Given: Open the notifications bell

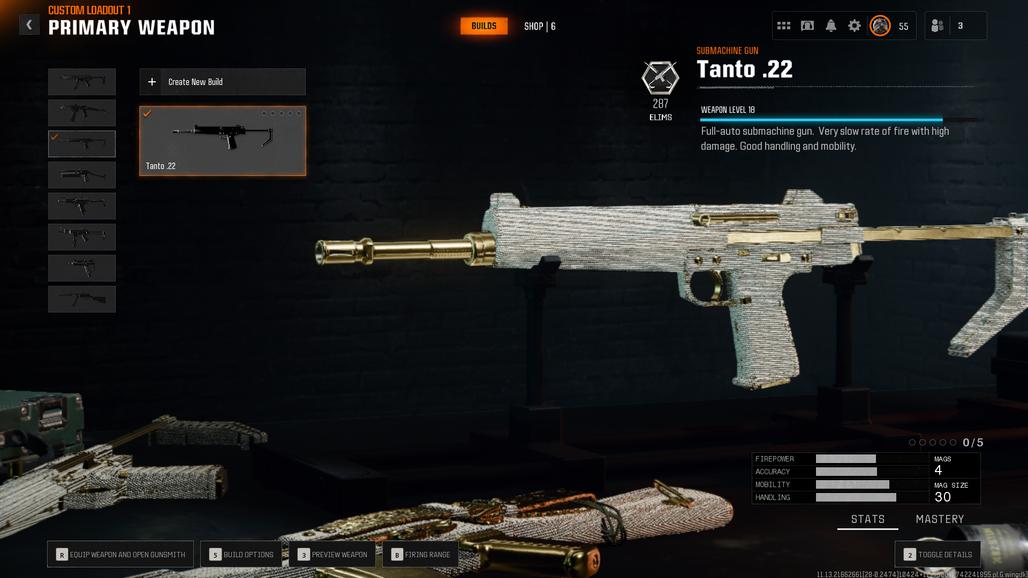Looking at the screenshot, I should [x=831, y=26].
